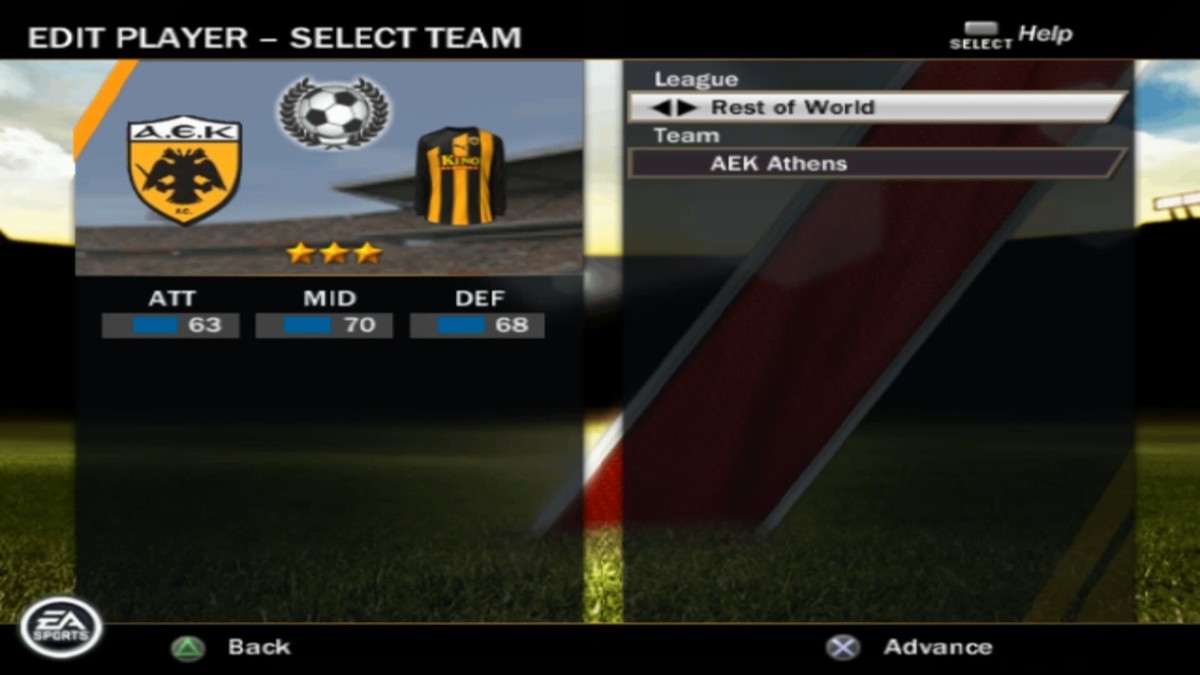Viewport: 1200px width, 675px height.
Task: Select the Rest of World league row
Action: tap(877, 107)
